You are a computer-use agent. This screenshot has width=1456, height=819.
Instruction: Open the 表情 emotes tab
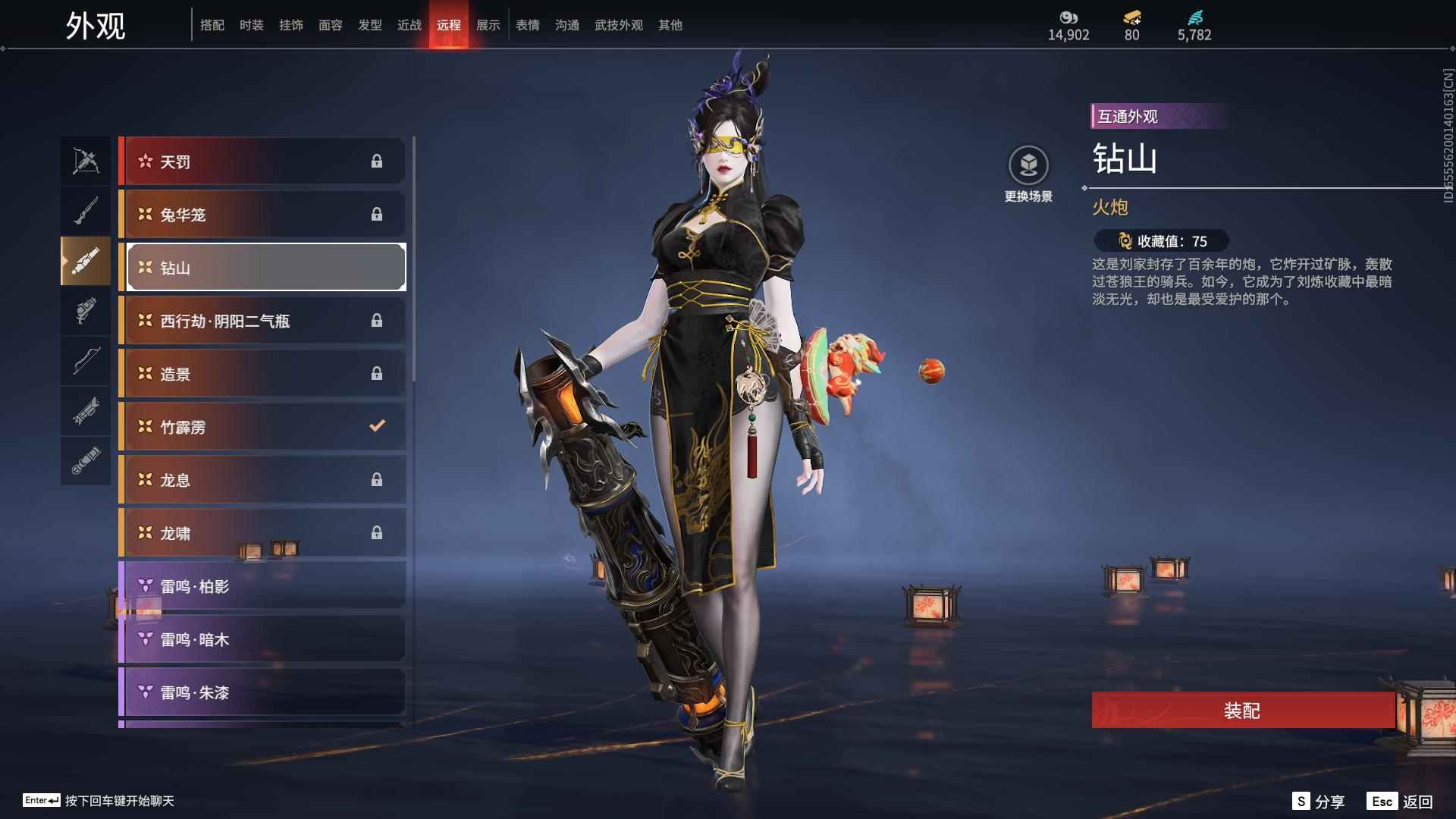[528, 25]
